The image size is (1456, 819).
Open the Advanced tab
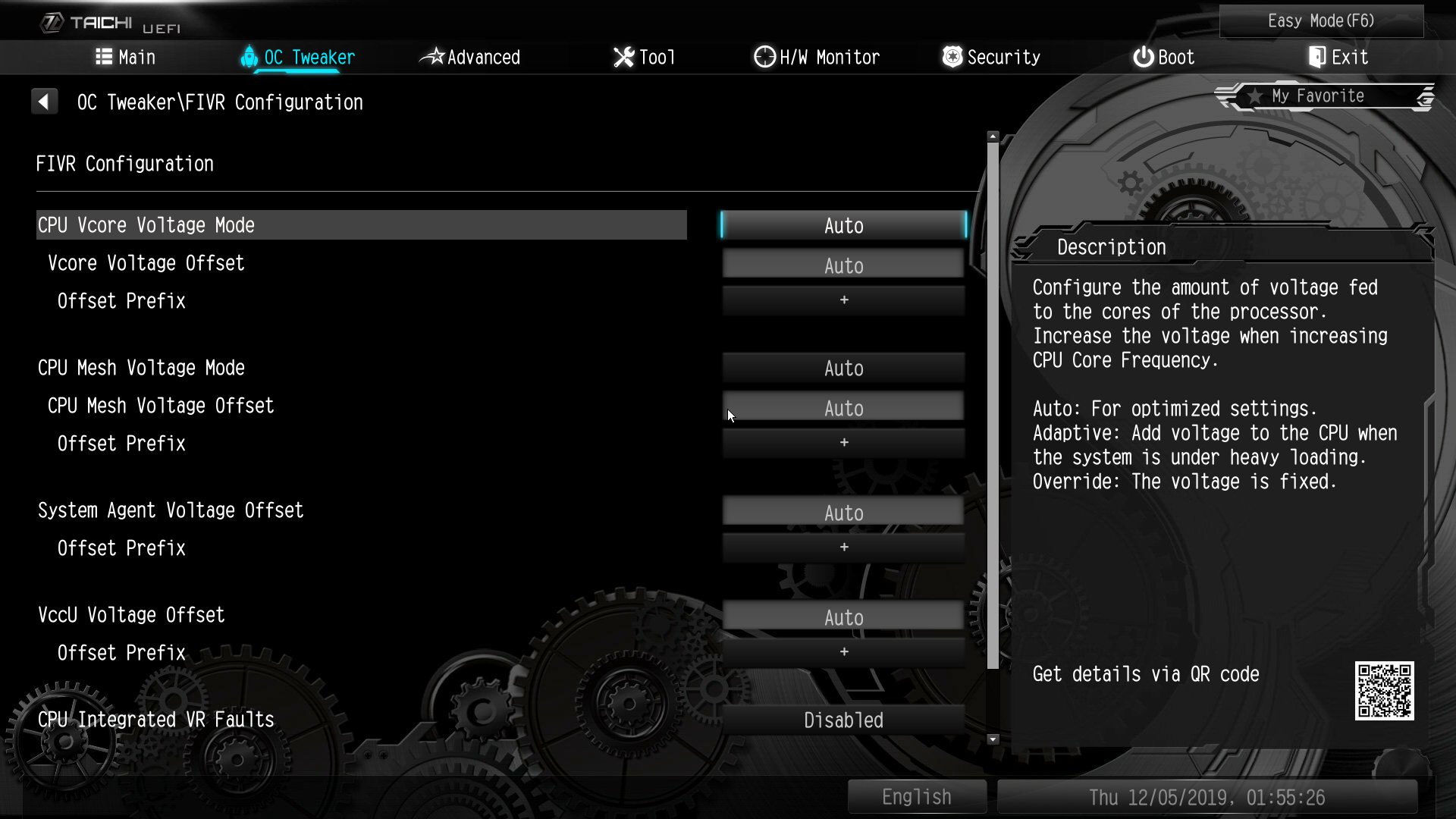[x=470, y=58]
